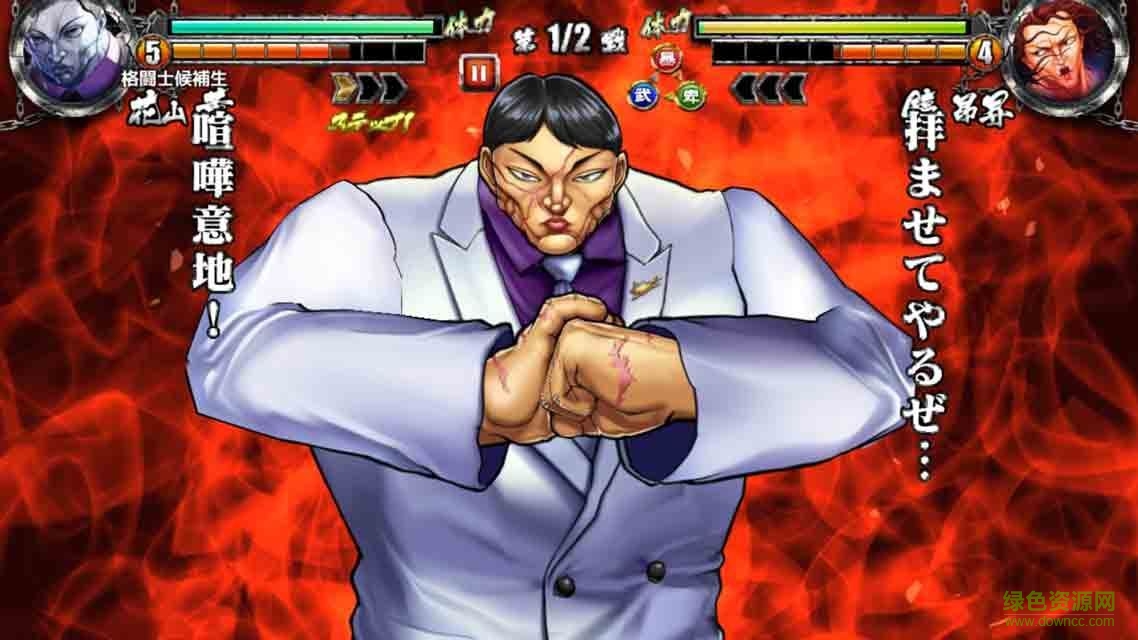The image size is (1138, 640).
Task: Pause the fight with the red pause button
Action: 478,72
